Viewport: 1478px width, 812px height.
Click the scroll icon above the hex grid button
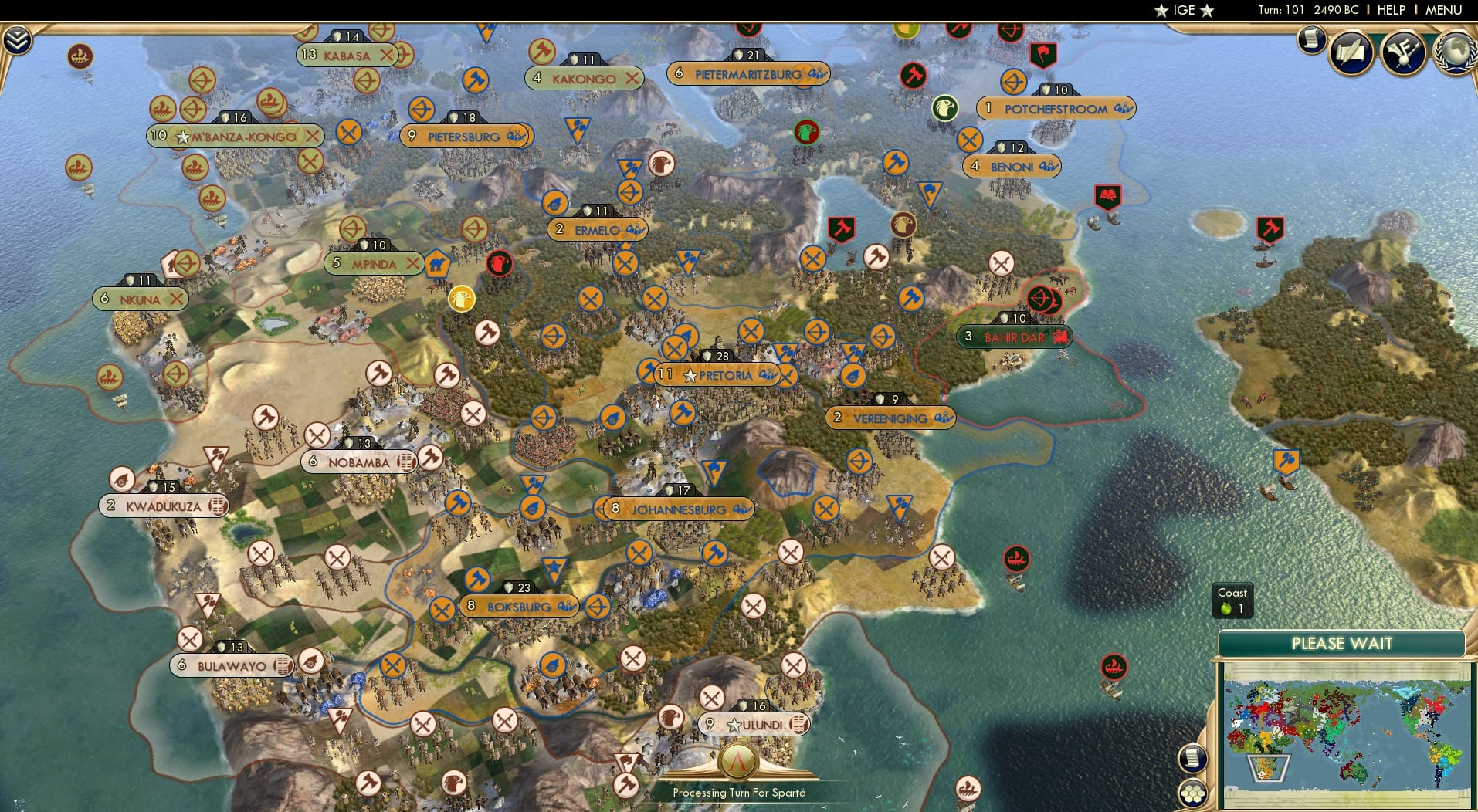point(1193,759)
